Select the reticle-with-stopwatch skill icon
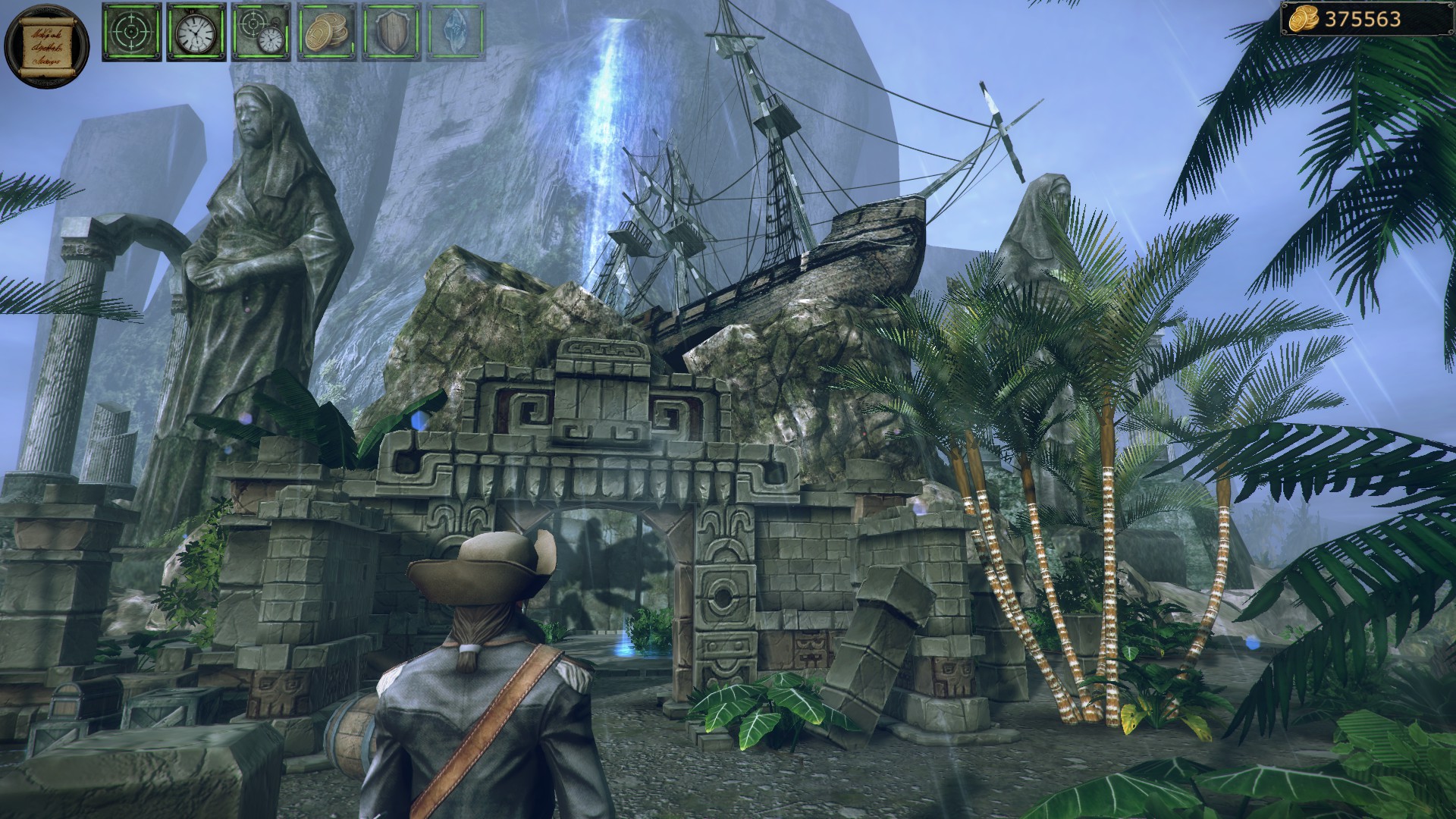This screenshot has height=819, width=1456. [x=259, y=32]
